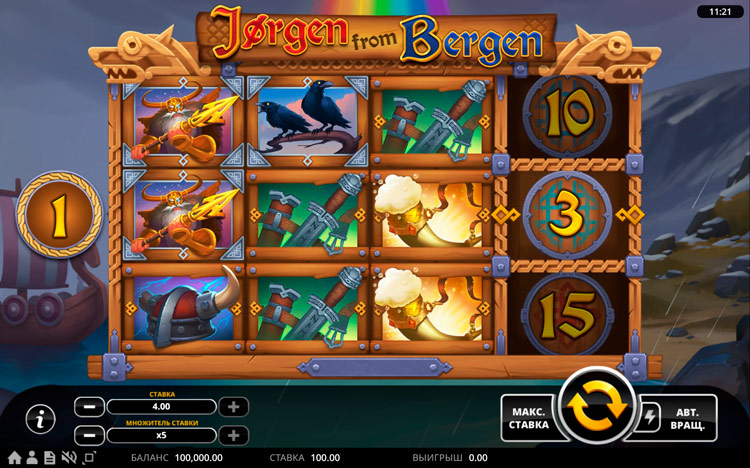This screenshot has height=468, width=750.
Task: Start autoplay with АВТ. ВРАЩ.
Action: click(x=686, y=417)
